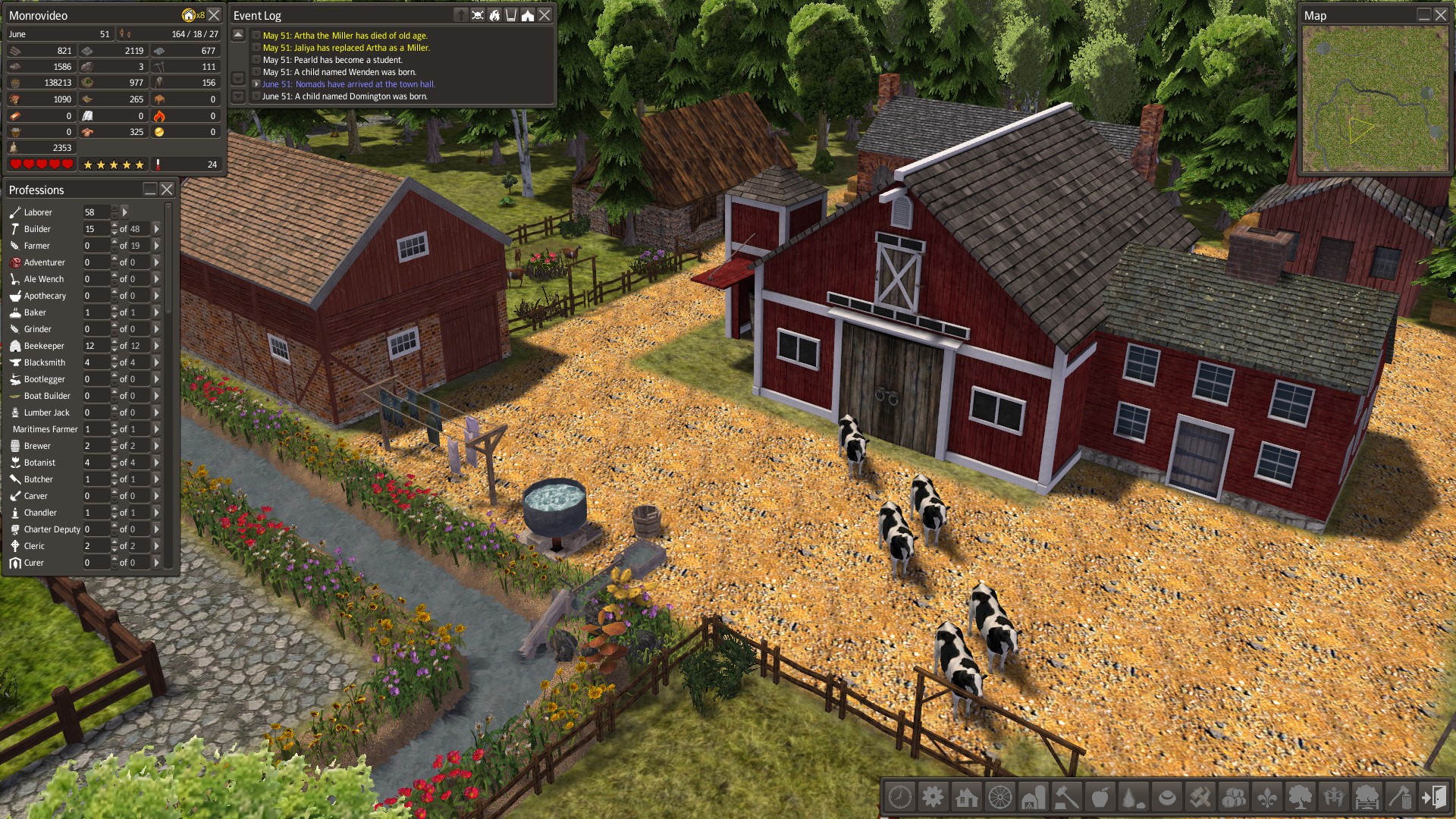Viewport: 1456px width, 819px height.
Task: Expand the Laborer profession details arrow
Action: pos(125,212)
